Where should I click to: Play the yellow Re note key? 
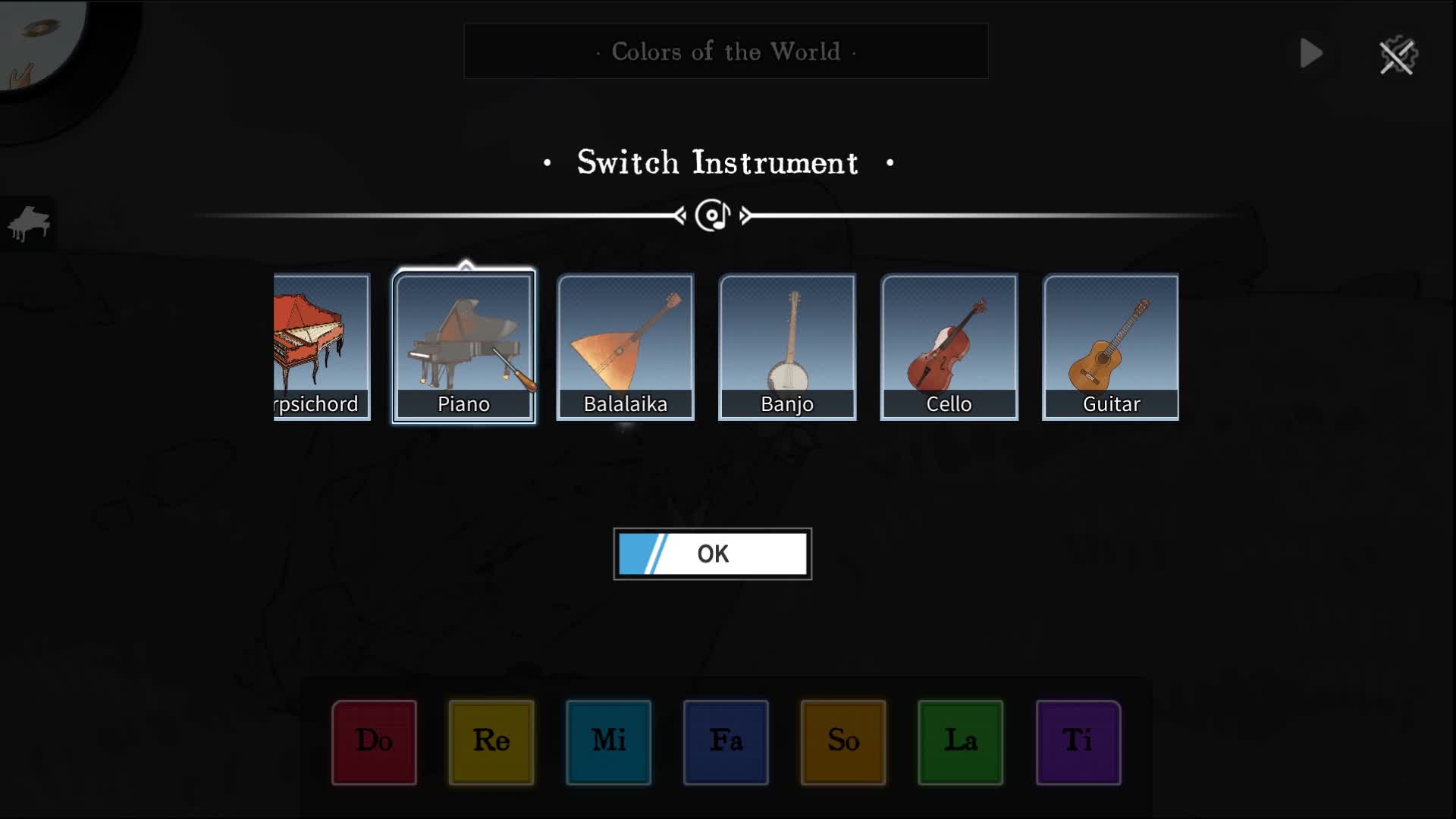[491, 742]
